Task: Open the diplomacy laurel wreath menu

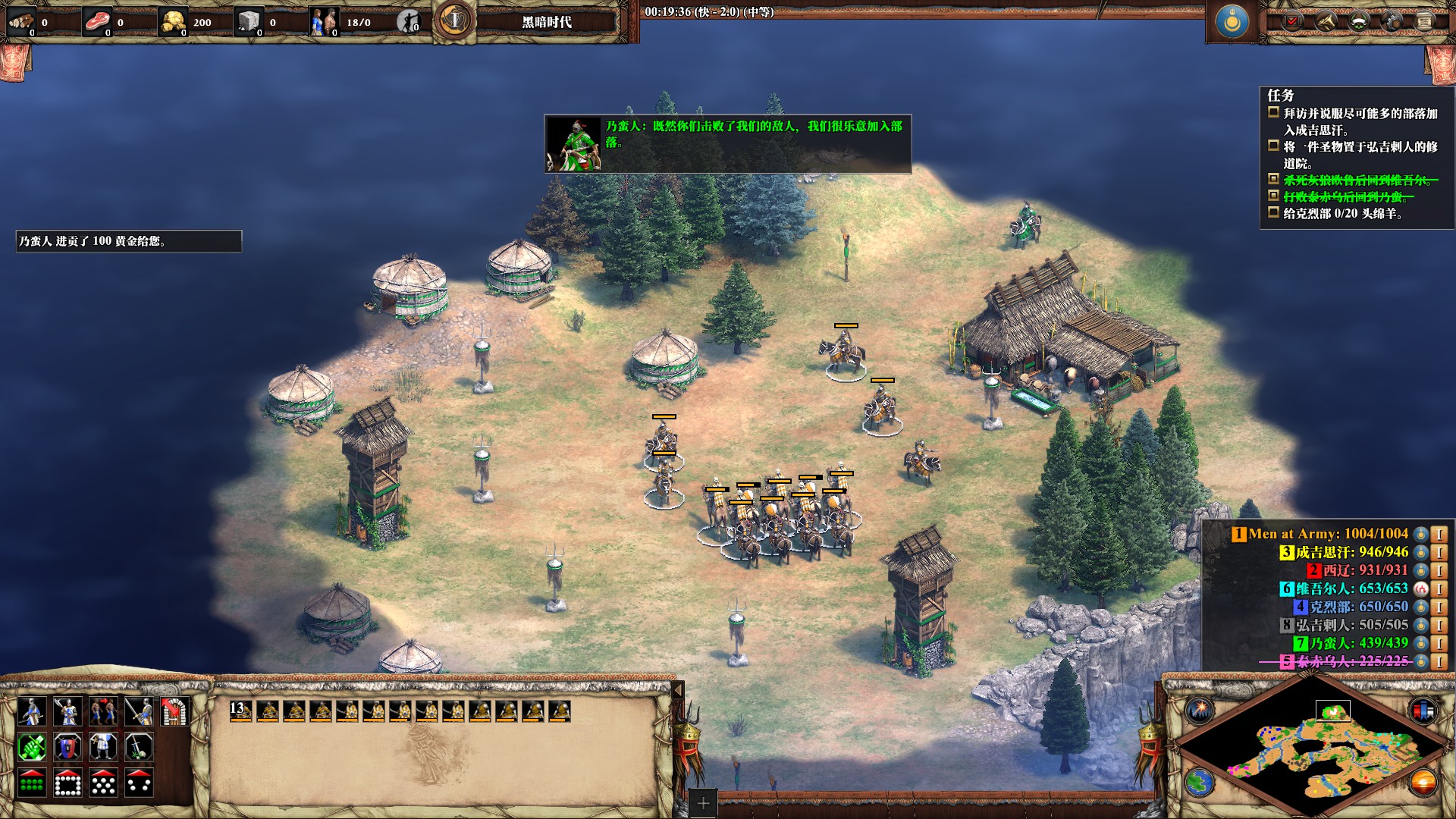Action: click(x=1358, y=21)
